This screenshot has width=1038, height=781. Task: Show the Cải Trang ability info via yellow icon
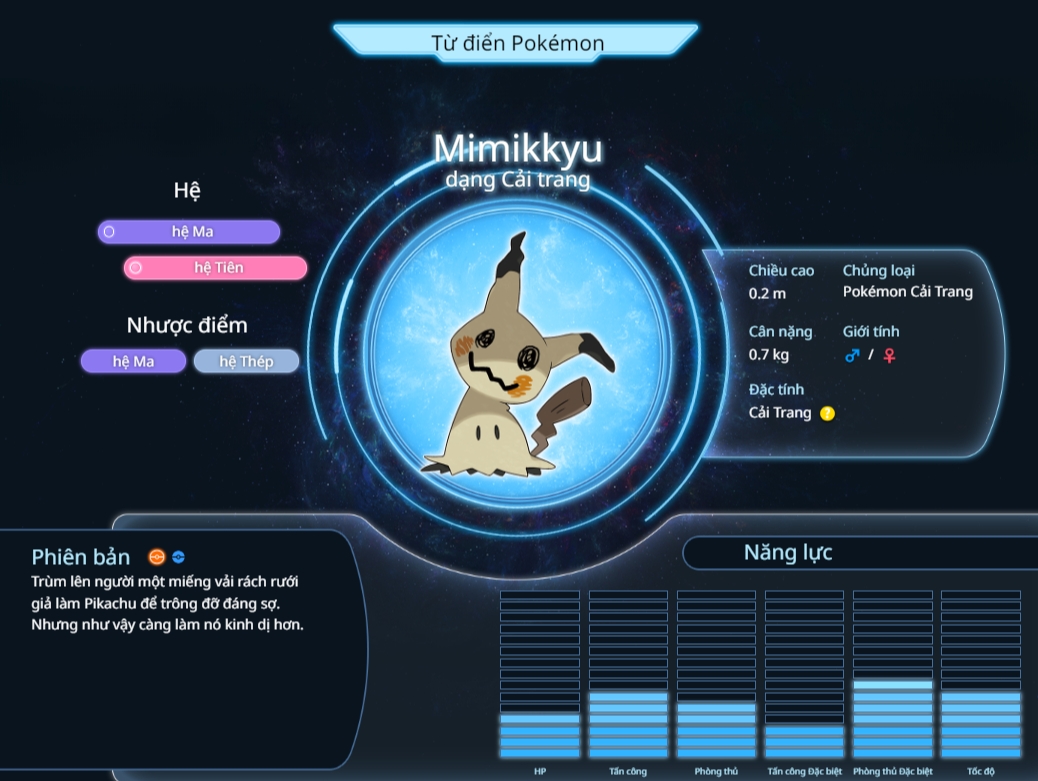827,413
